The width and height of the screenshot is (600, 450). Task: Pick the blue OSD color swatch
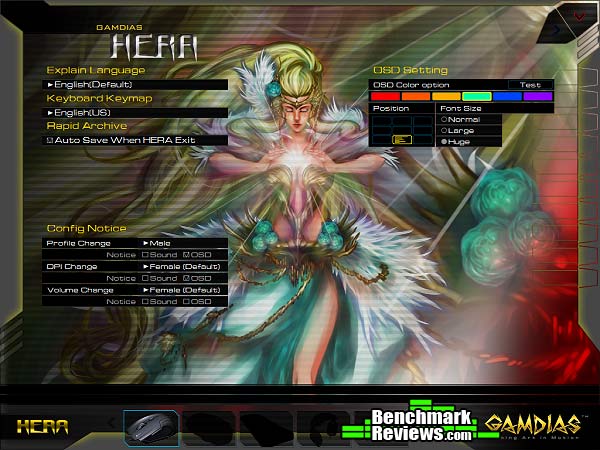coord(507,96)
